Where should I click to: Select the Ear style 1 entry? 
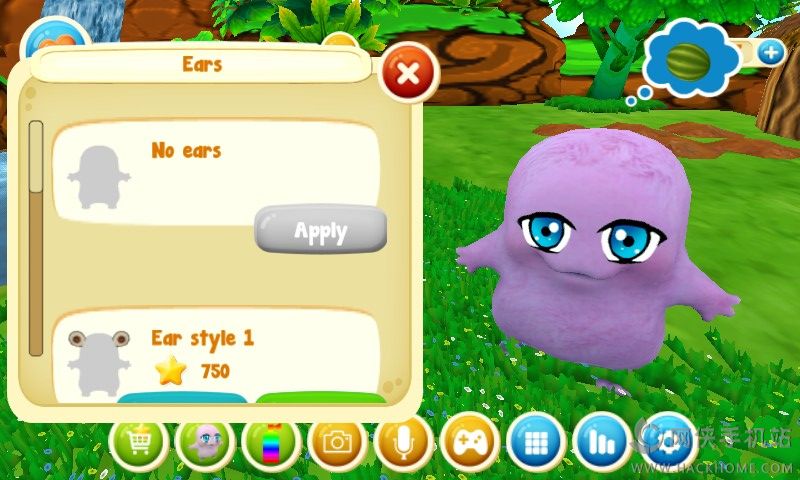(x=202, y=338)
